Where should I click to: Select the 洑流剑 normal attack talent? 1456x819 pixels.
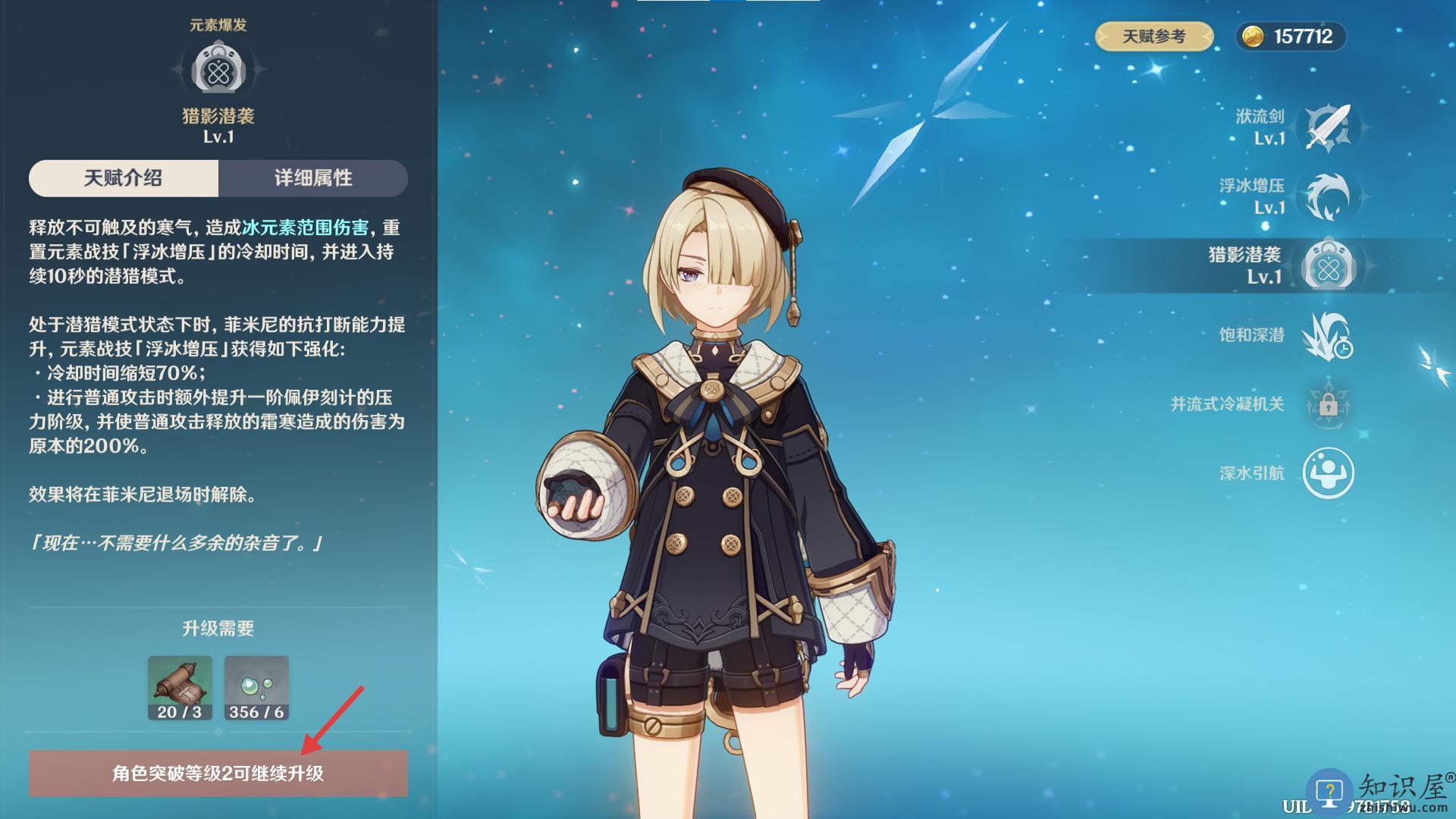click(1328, 127)
